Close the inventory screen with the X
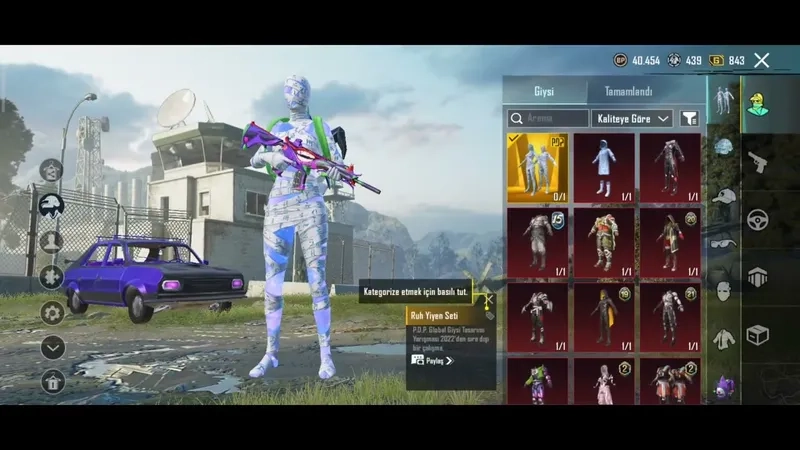This screenshot has width=800, height=450. [762, 61]
